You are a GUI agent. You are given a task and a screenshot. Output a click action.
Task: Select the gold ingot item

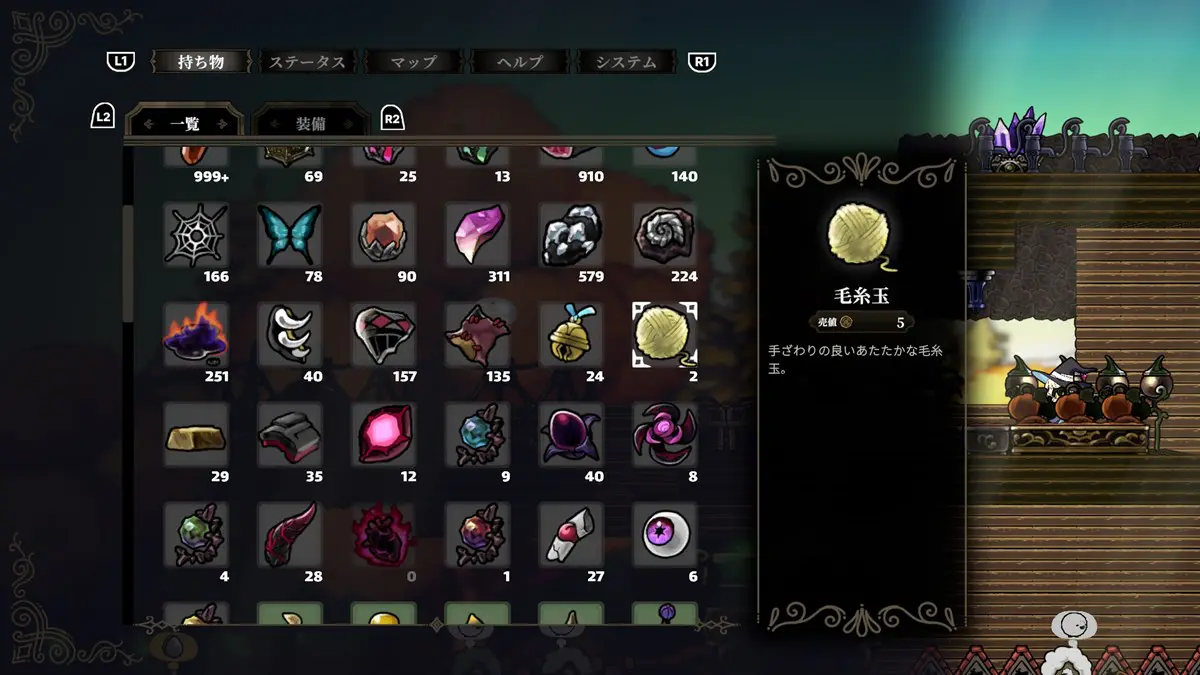pyautogui.click(x=196, y=434)
